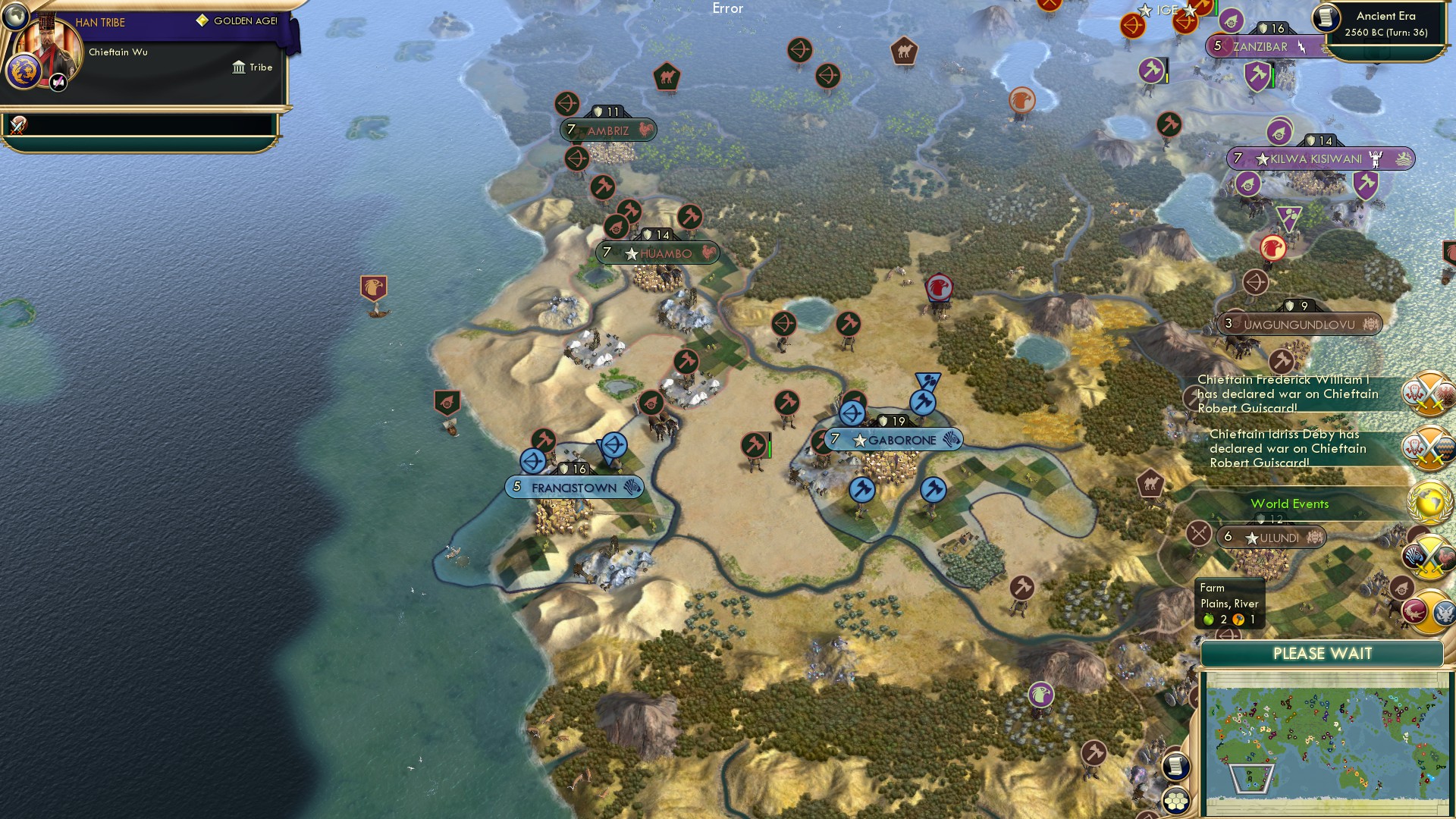
Task: Toggle strategic view with the hexagon icon
Action: (x=1175, y=802)
